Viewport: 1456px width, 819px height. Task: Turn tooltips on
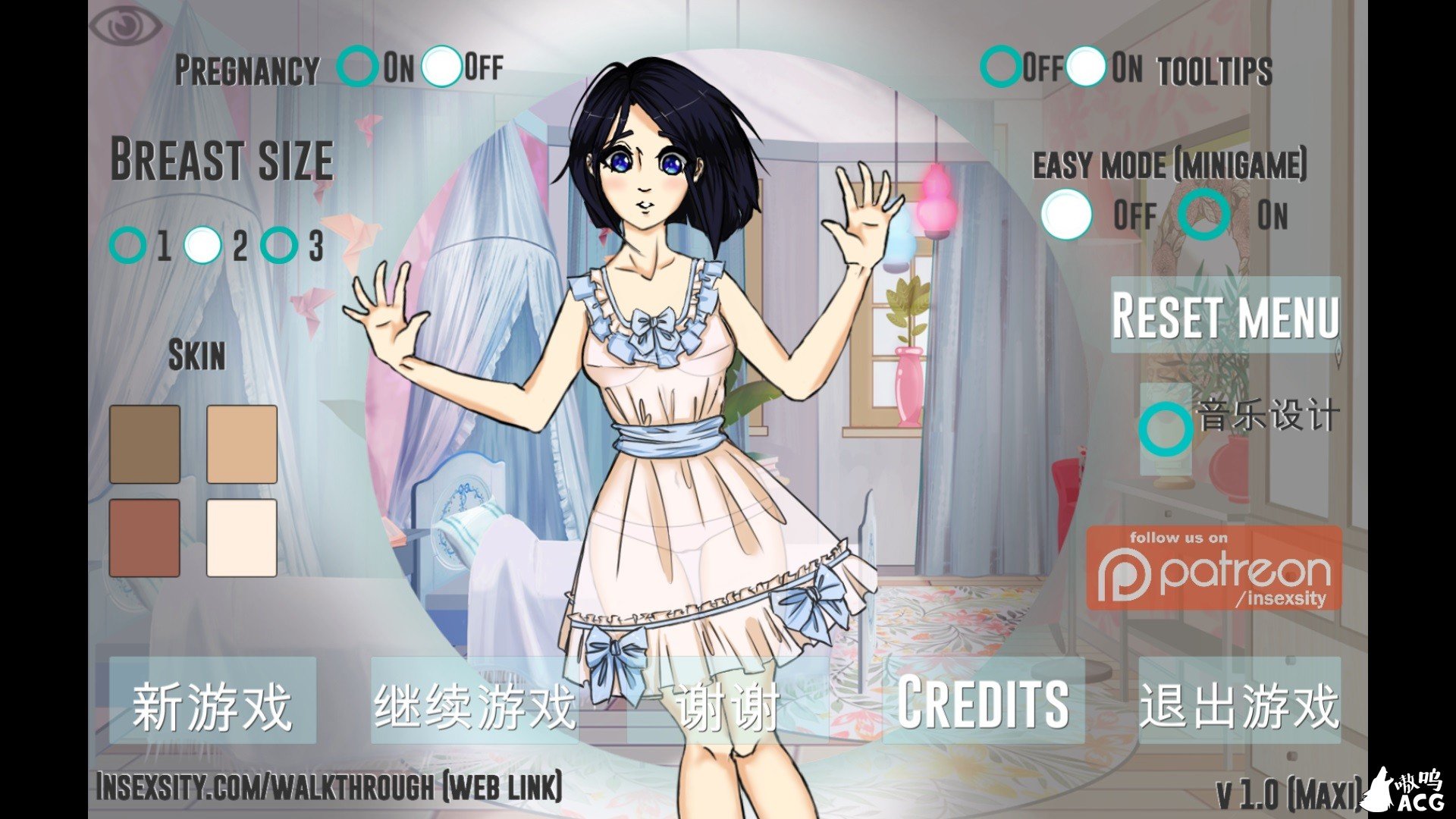pos(1086,67)
